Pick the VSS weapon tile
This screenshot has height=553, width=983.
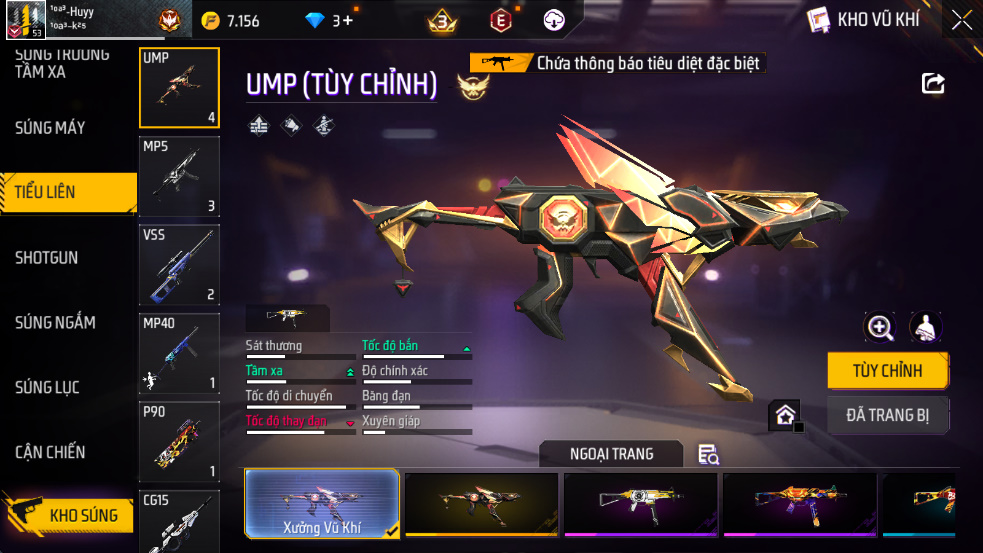click(x=179, y=265)
